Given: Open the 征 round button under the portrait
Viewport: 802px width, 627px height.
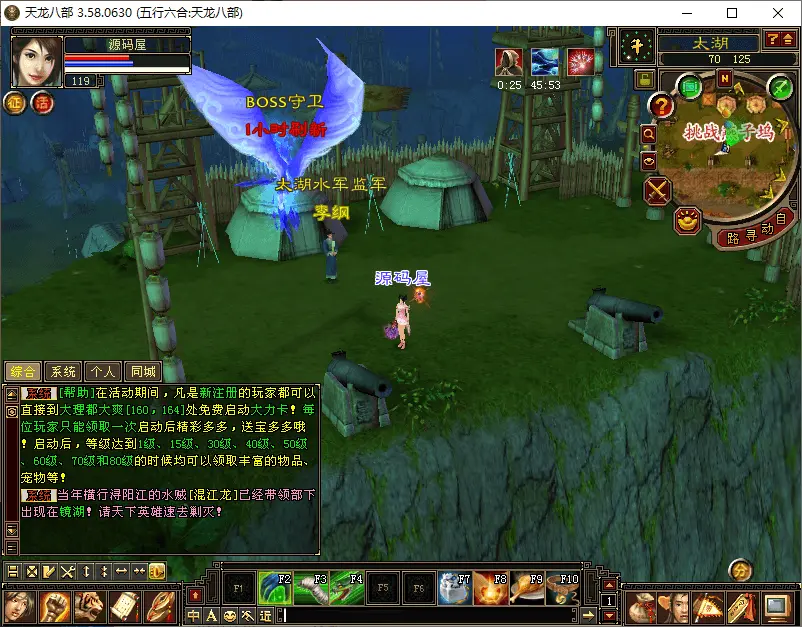Looking at the screenshot, I should [x=16, y=102].
